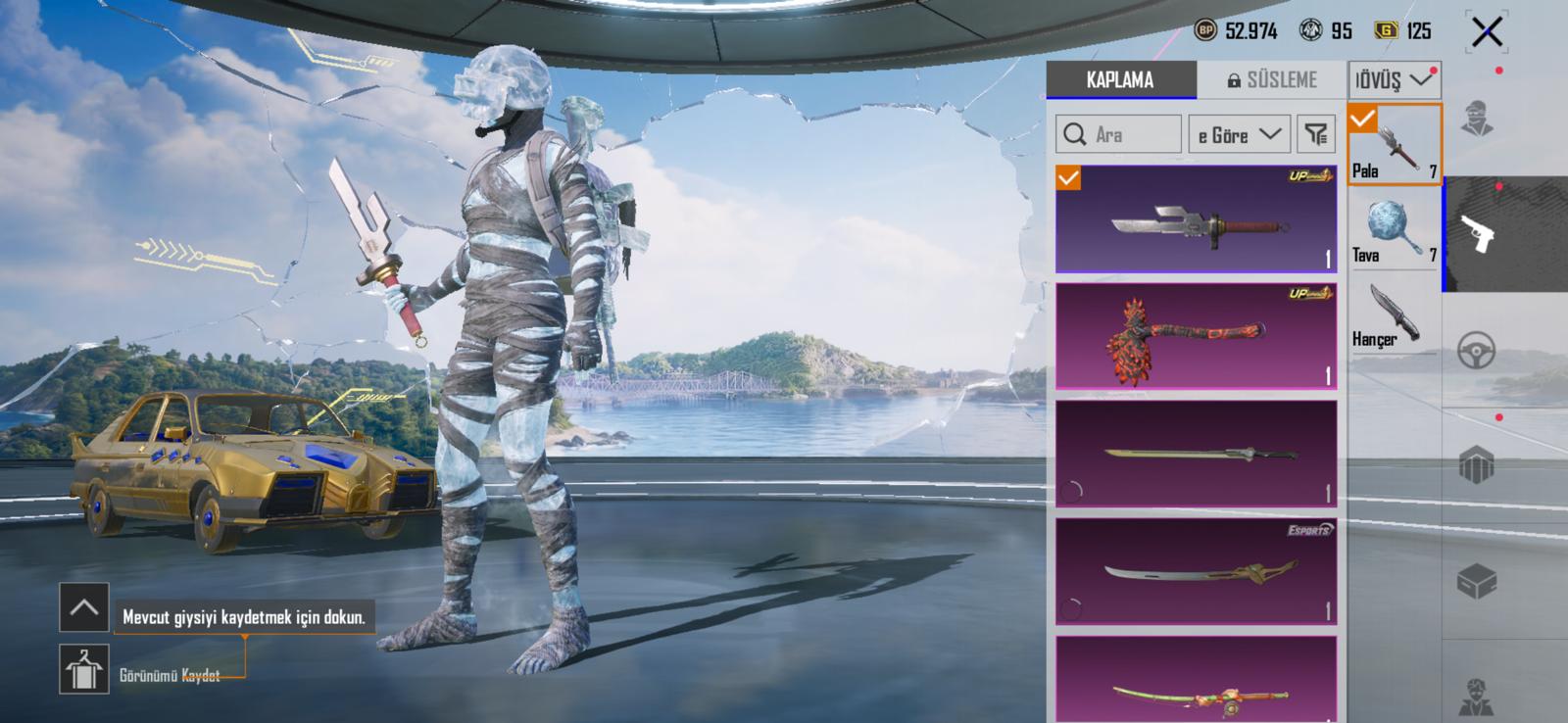Open the Dövüş weapon category dropdown
Screen dimensions: 1568x723
(1394, 80)
